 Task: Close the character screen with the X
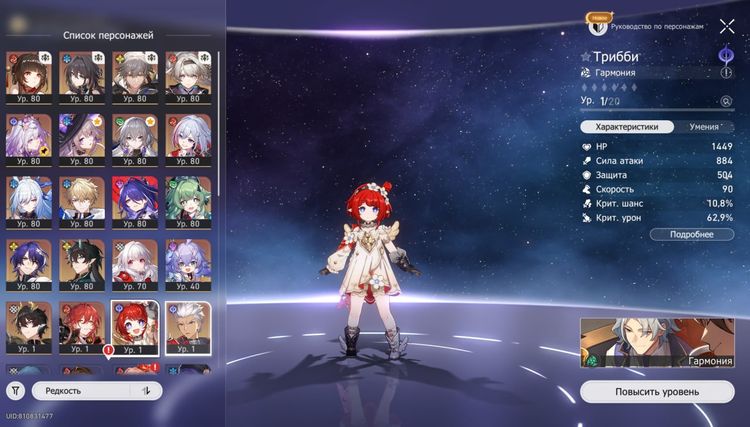tap(726, 26)
